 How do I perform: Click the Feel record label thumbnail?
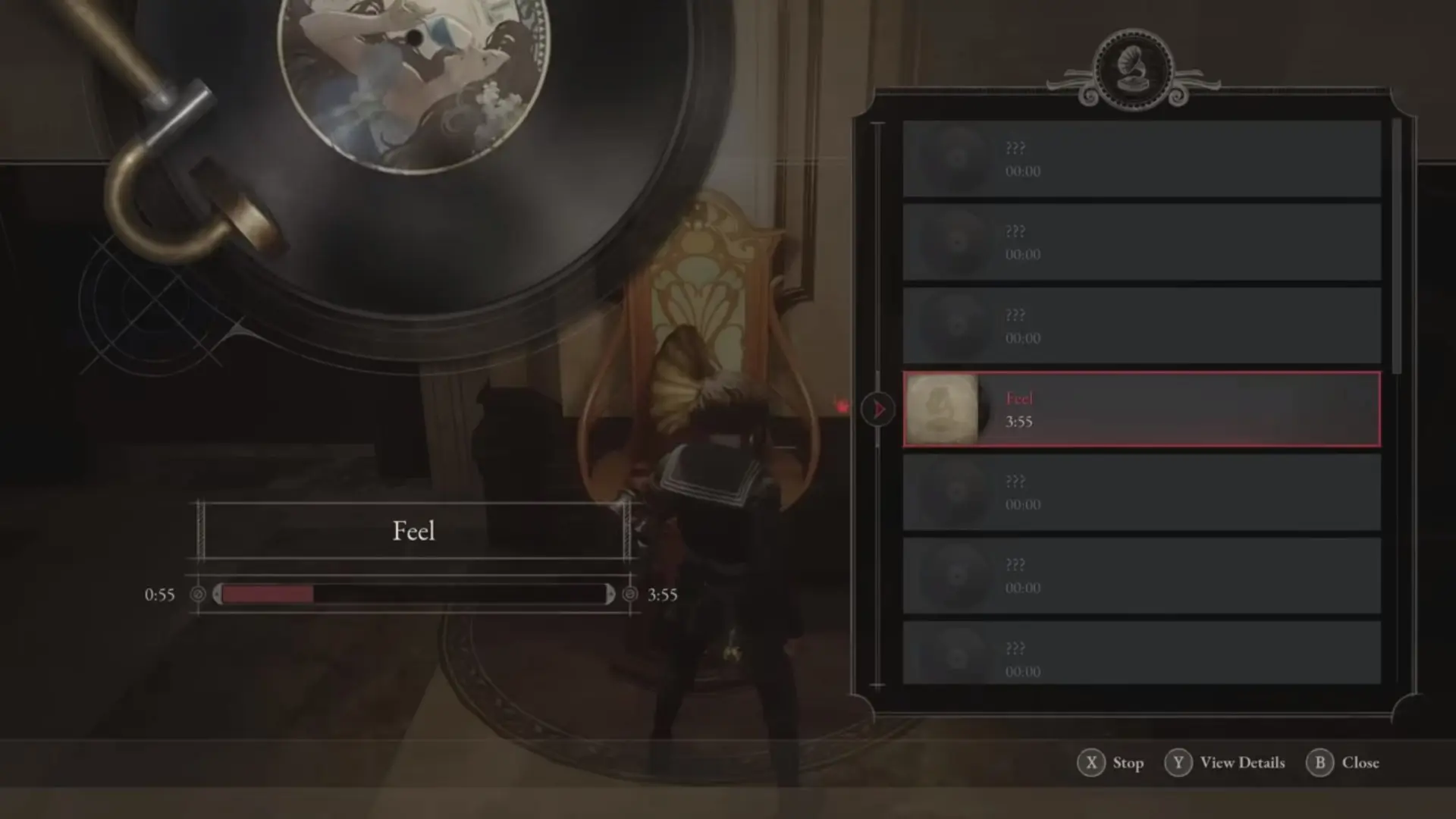(943, 409)
